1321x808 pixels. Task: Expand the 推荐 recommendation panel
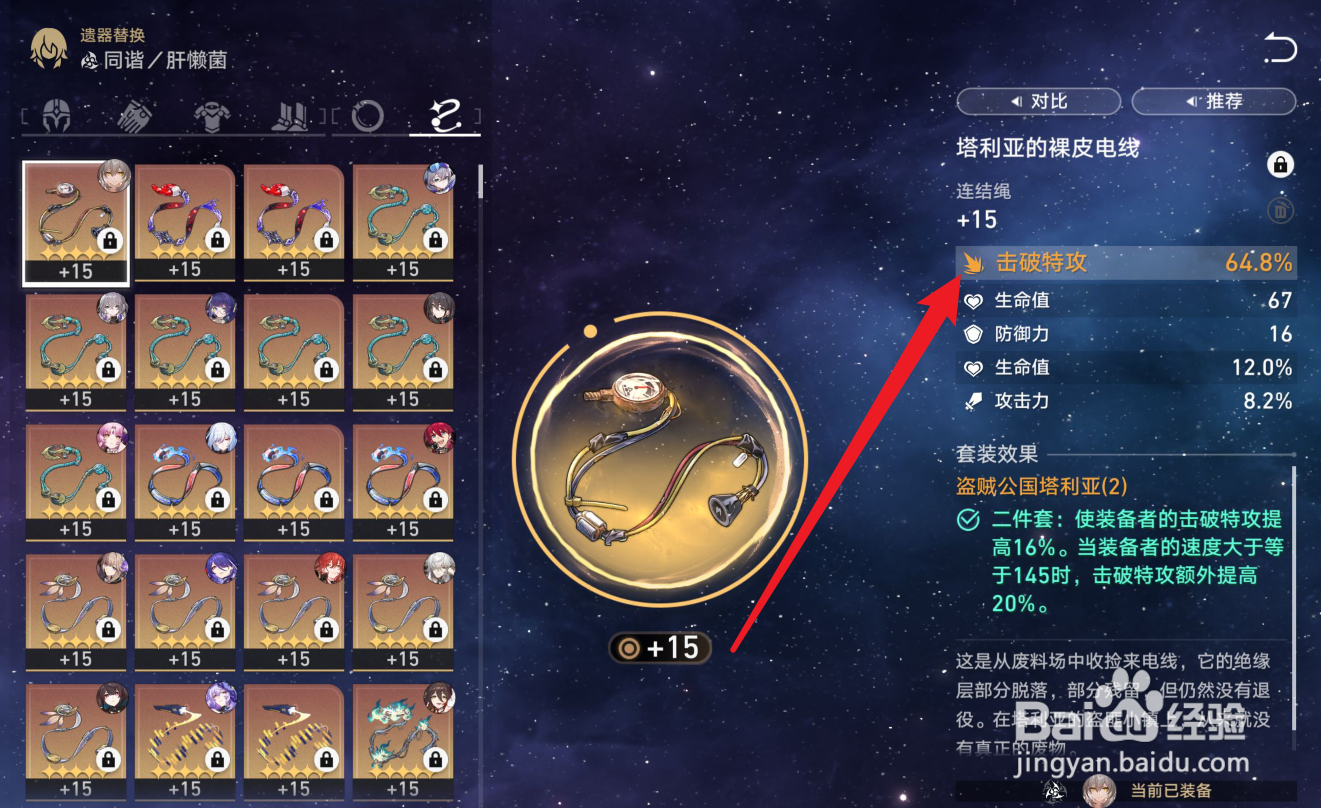click(x=1213, y=101)
